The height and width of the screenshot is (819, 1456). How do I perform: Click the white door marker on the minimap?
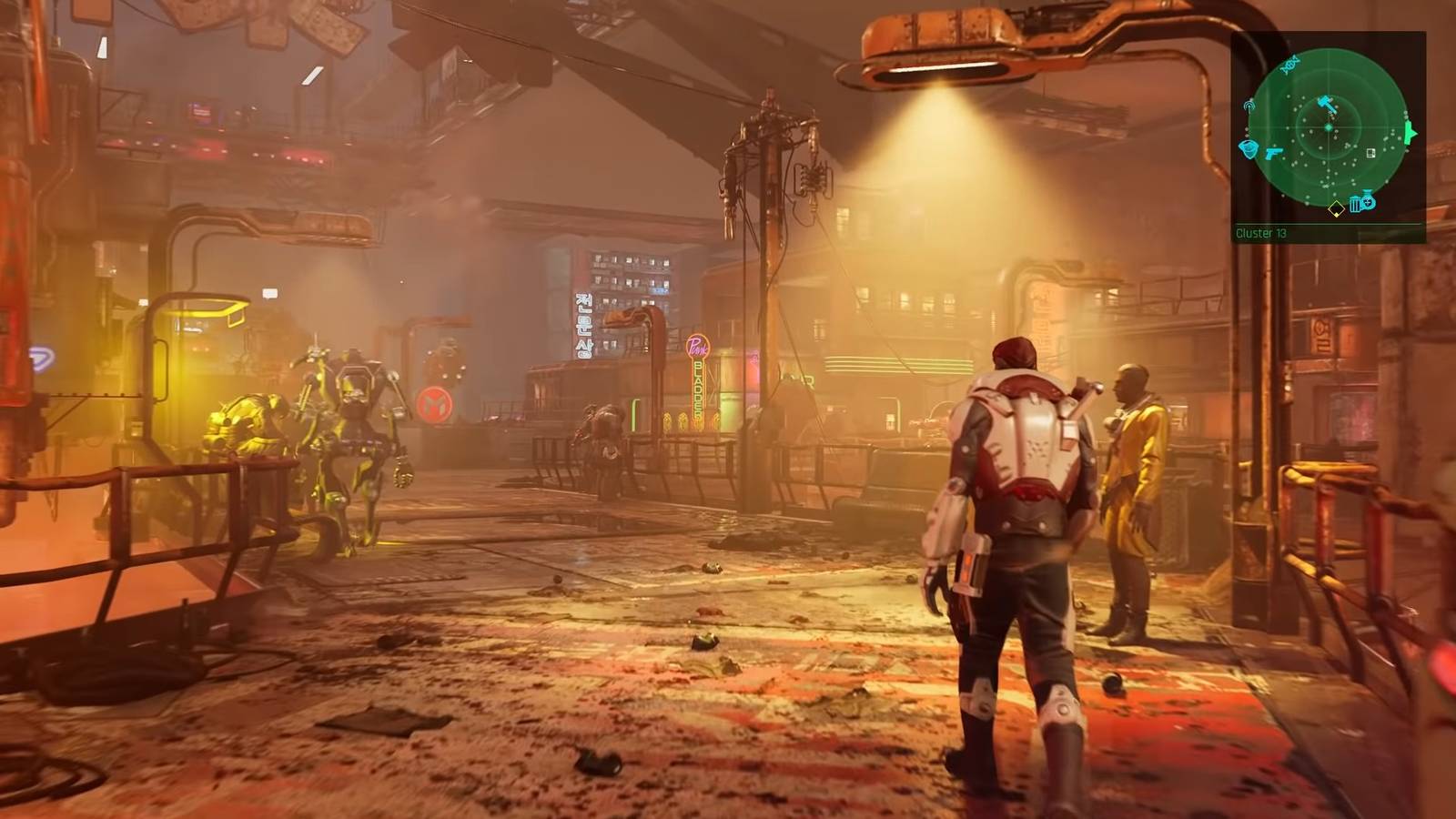(x=1370, y=153)
